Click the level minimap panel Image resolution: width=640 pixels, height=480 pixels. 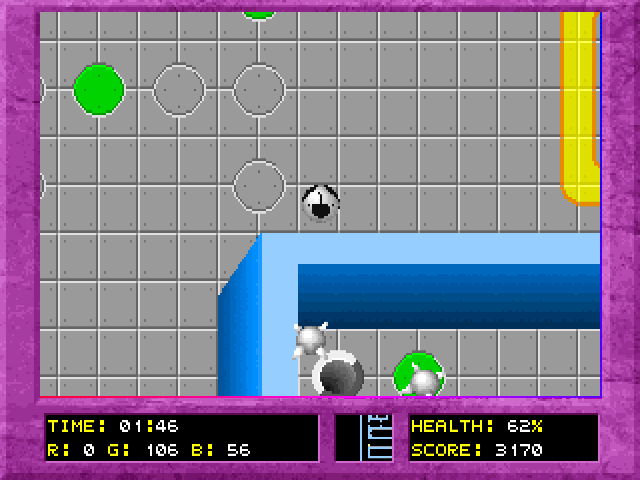coord(364,438)
